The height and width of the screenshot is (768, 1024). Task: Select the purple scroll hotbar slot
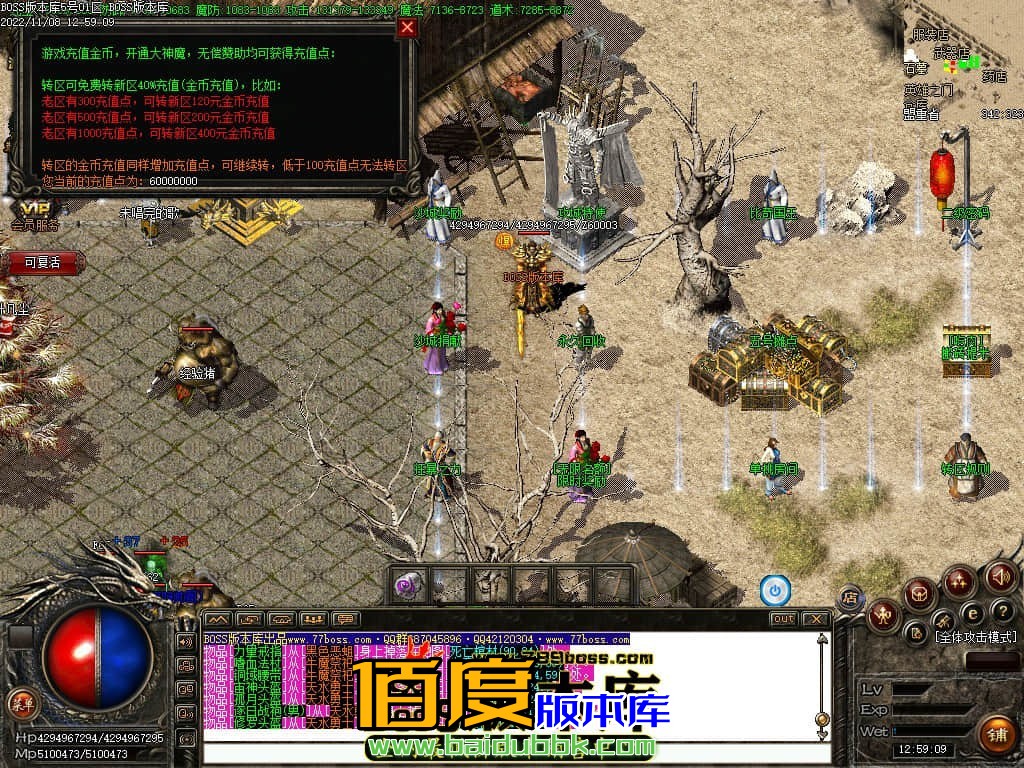click(x=409, y=585)
